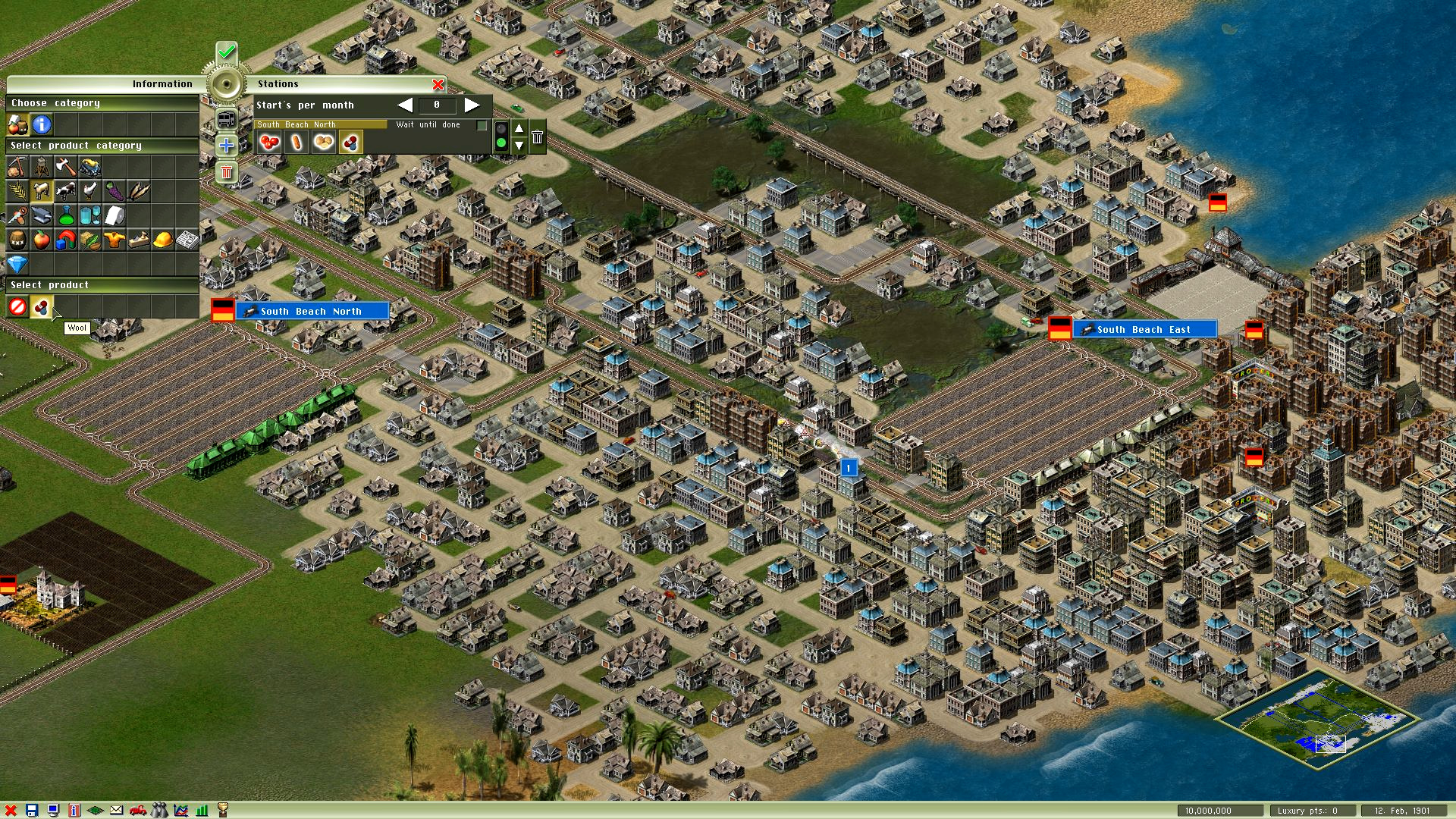This screenshot has height=819, width=1456.
Task: Open the vehicles overview via the red car icon
Action: [137, 809]
